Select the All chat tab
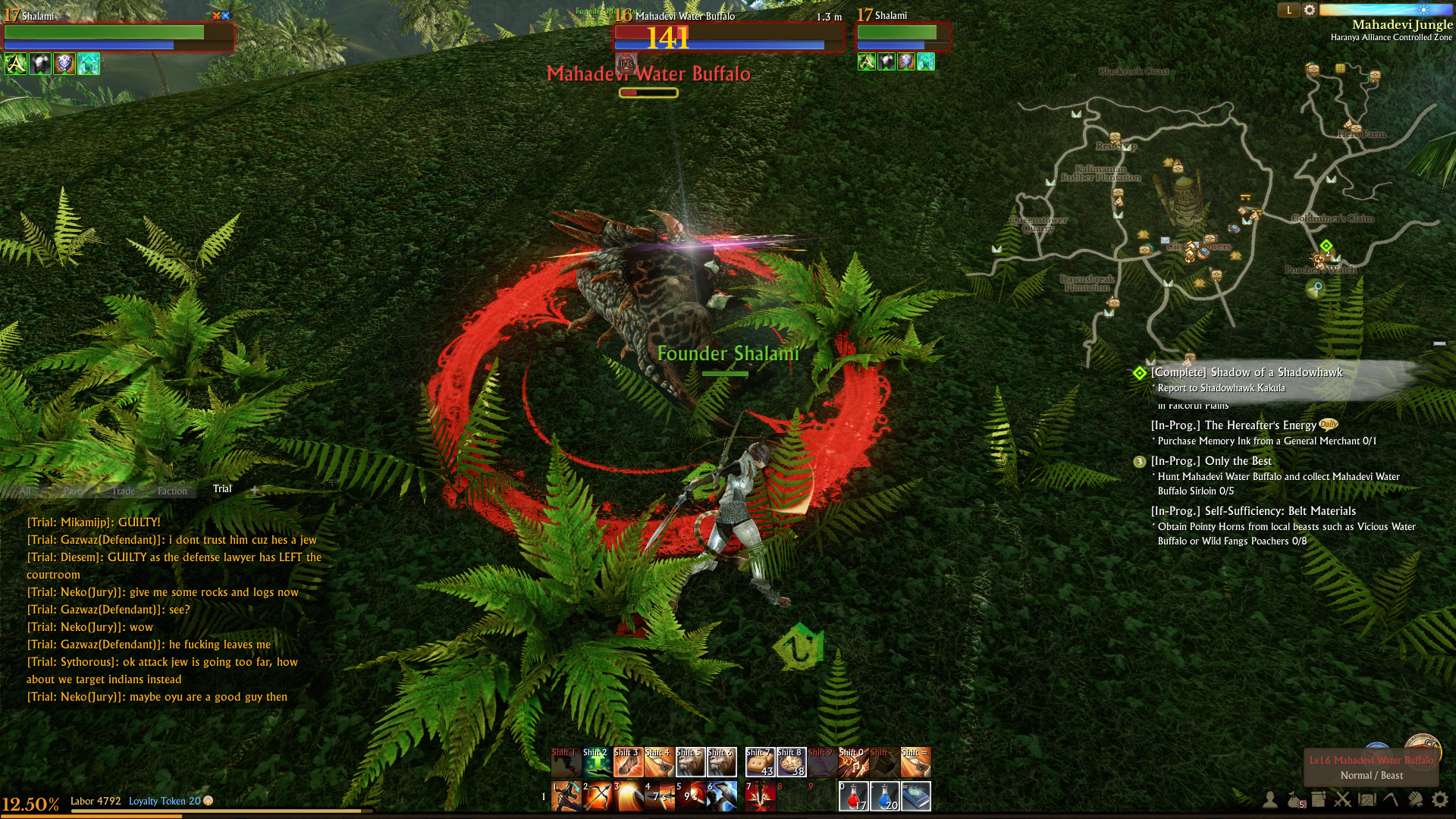 pos(25,491)
